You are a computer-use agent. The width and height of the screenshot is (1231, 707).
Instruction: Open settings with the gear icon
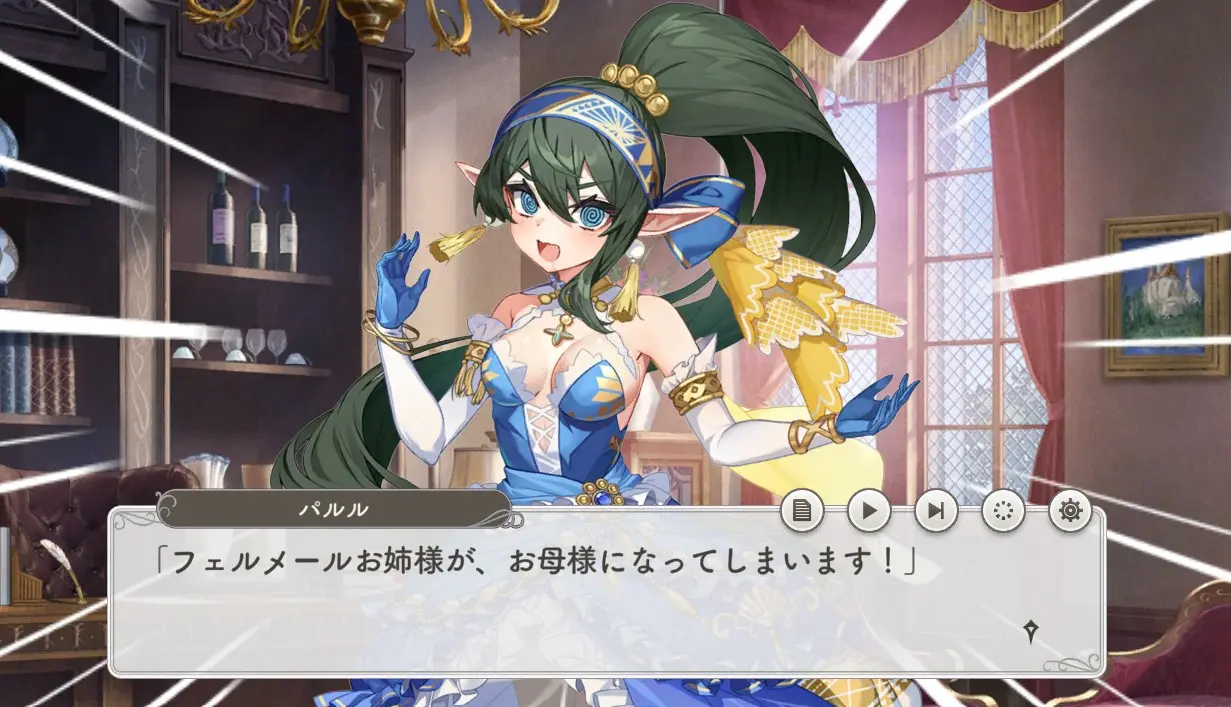(x=1070, y=512)
